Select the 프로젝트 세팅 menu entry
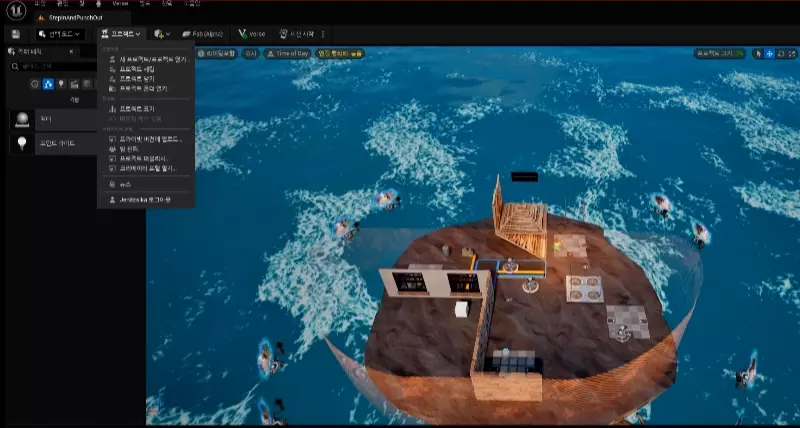The width and height of the screenshot is (800, 428). tap(137, 70)
